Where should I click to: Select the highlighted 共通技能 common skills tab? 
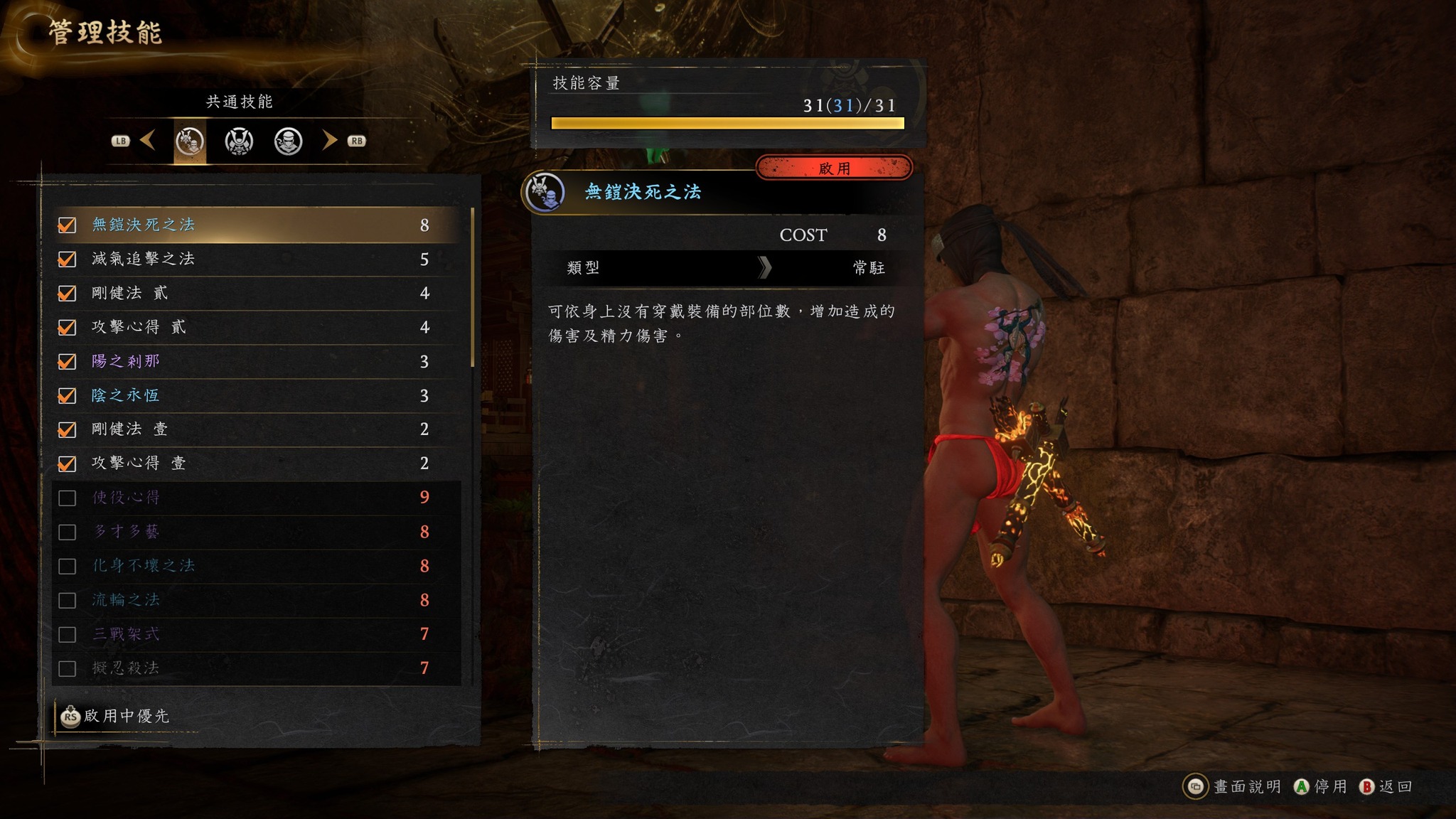(190, 141)
